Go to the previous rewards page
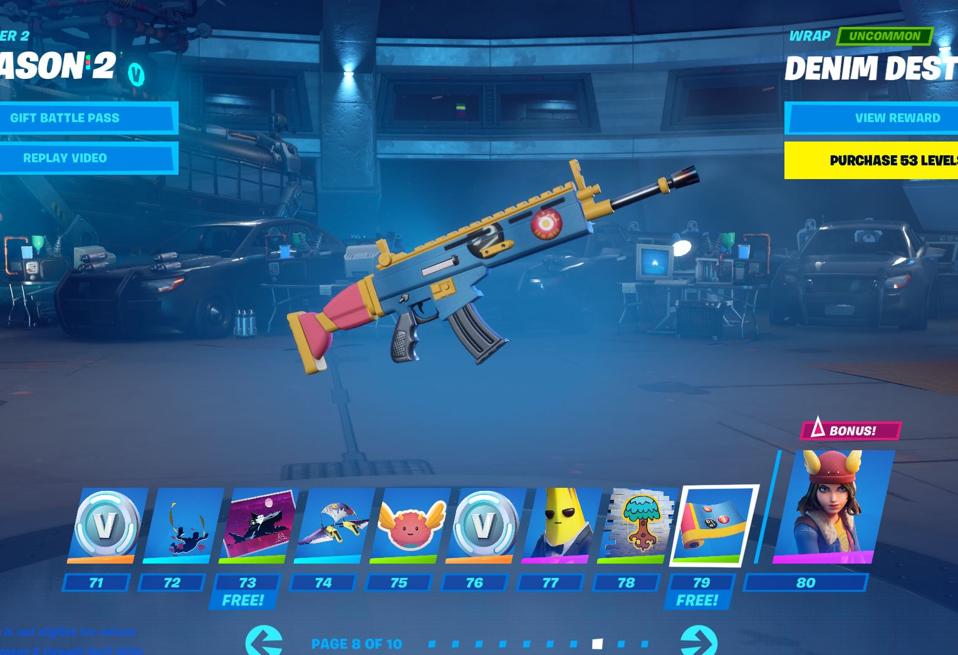This screenshot has width=958, height=655. [x=264, y=641]
